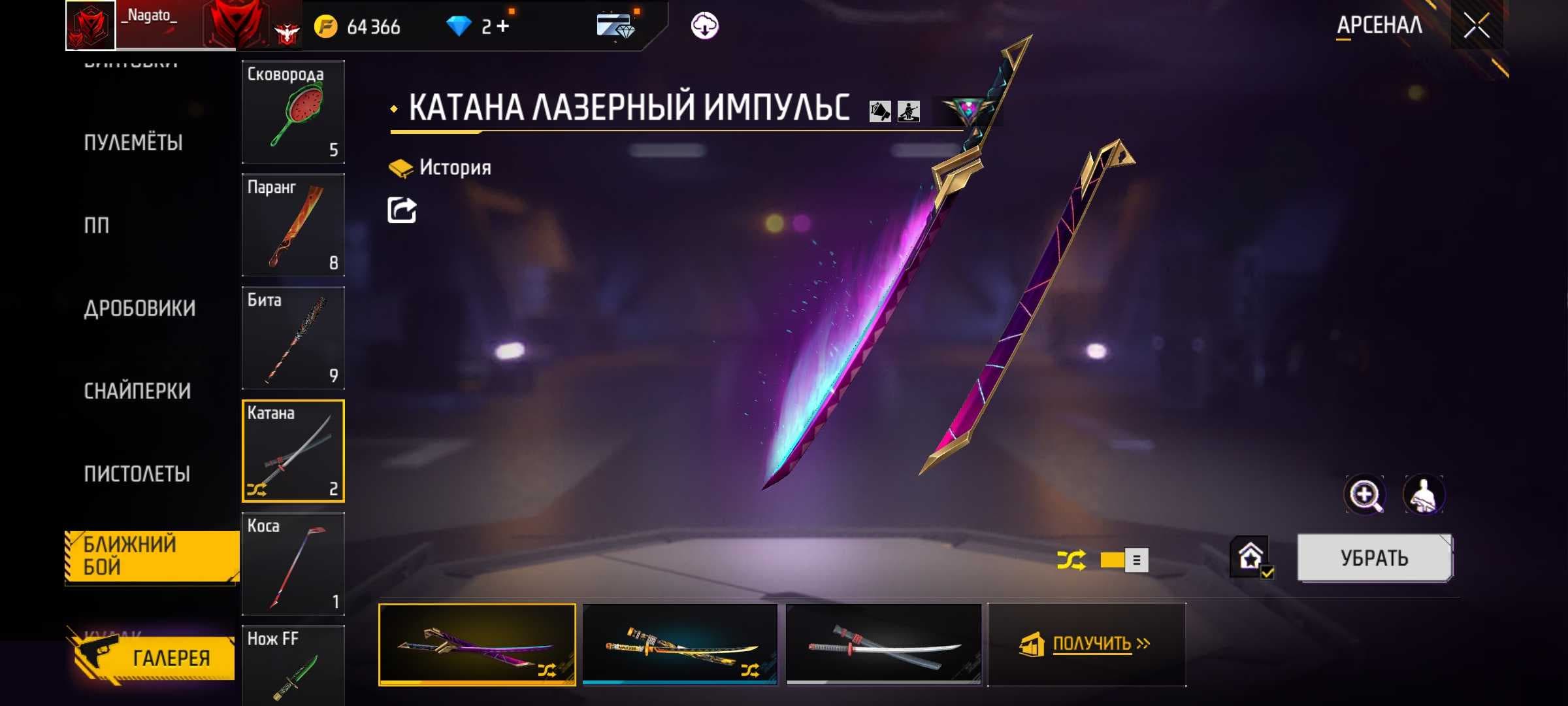Open the Галерея button
The width and height of the screenshot is (1568, 706).
(x=155, y=658)
